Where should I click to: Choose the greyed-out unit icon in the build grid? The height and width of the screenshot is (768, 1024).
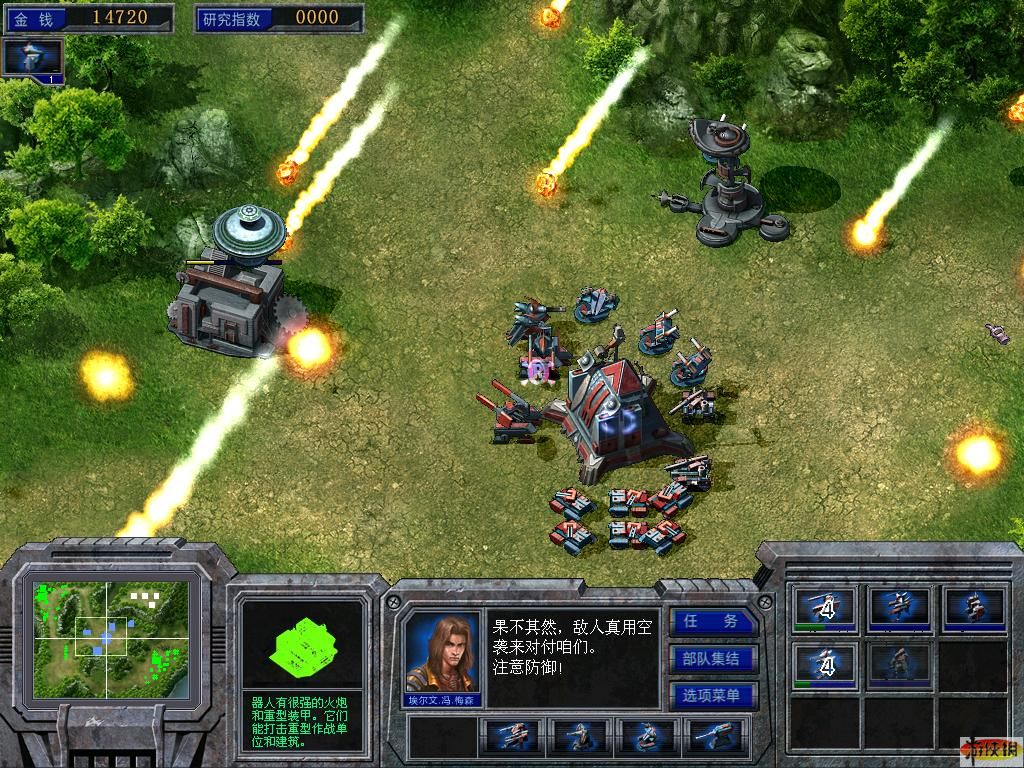point(898,663)
